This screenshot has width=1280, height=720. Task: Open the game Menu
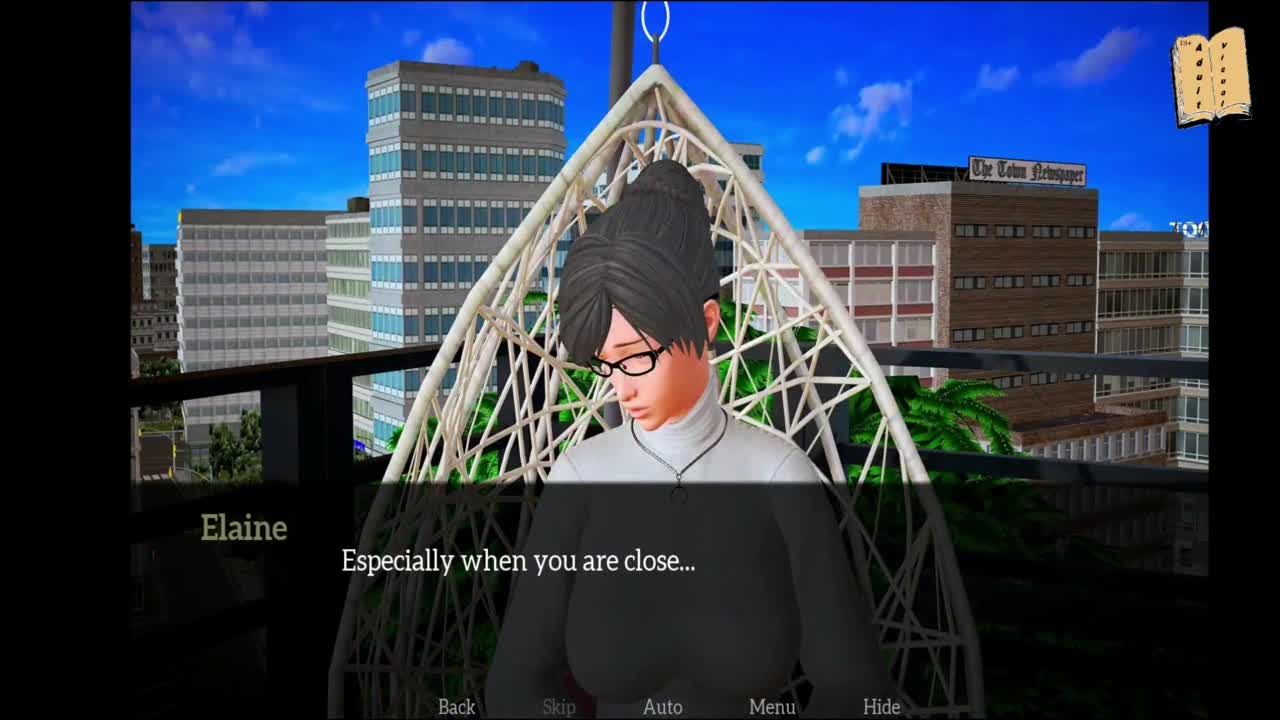(x=772, y=707)
